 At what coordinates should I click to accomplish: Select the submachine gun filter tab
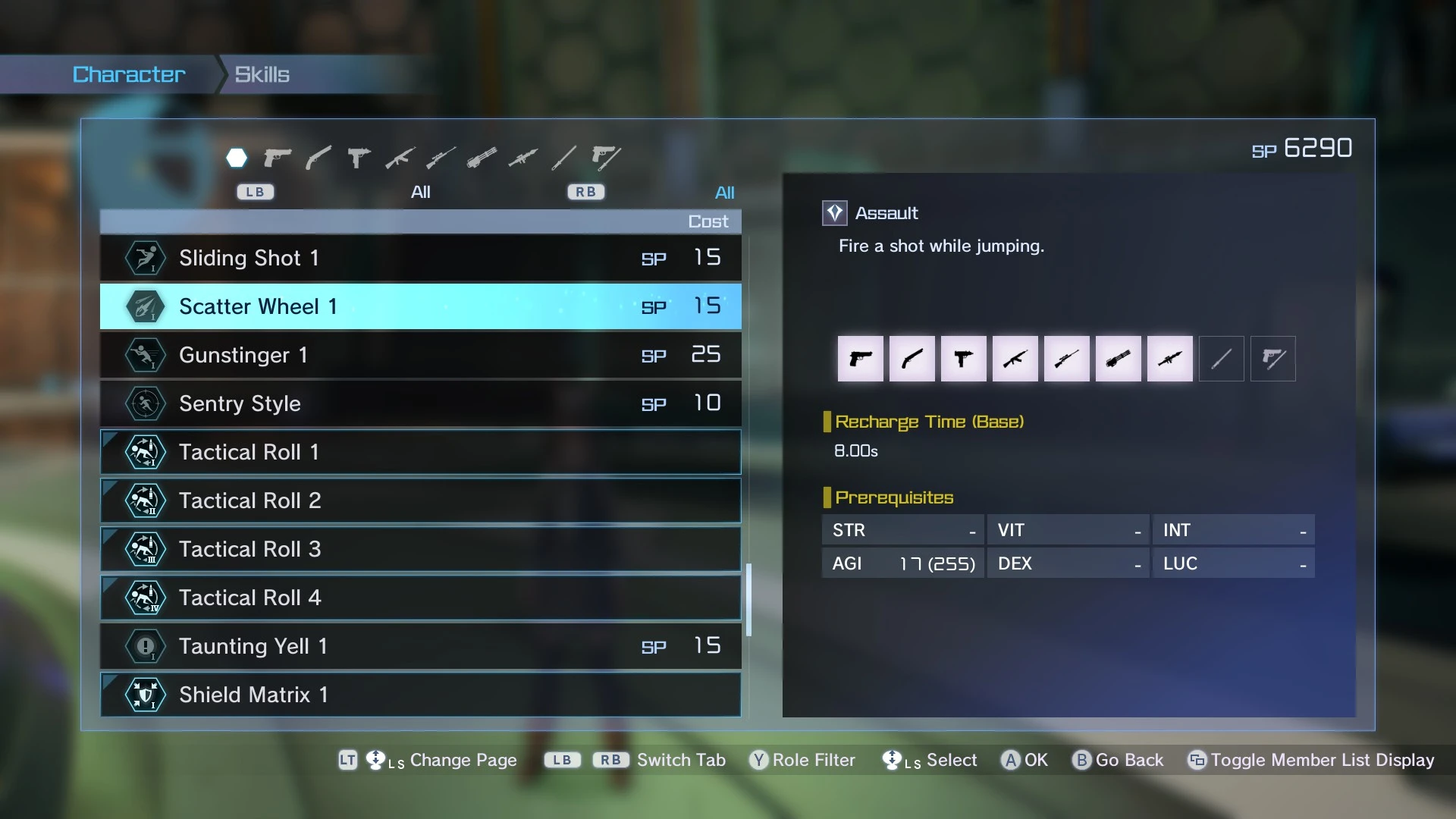pos(359,158)
